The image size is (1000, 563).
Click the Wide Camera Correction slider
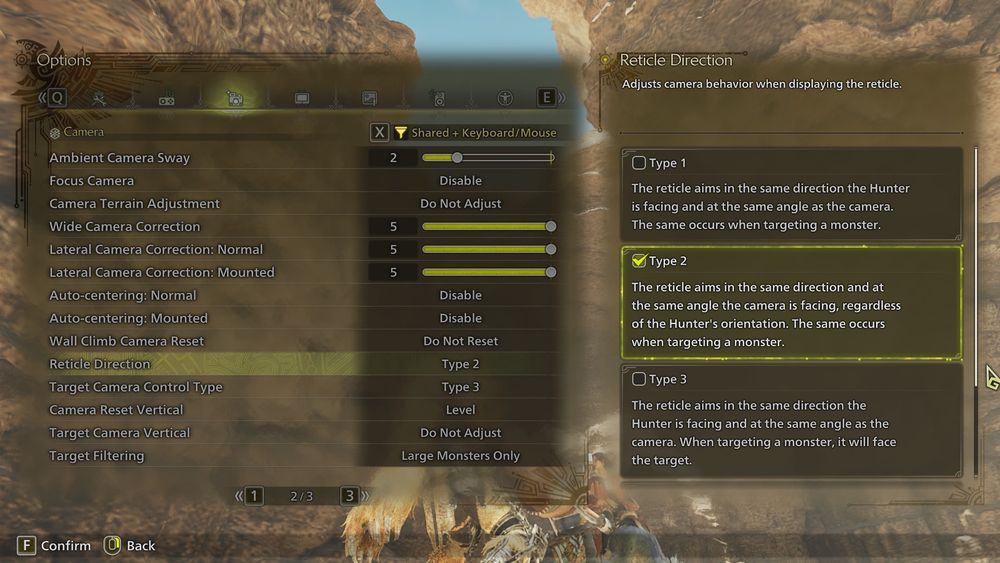pos(487,227)
